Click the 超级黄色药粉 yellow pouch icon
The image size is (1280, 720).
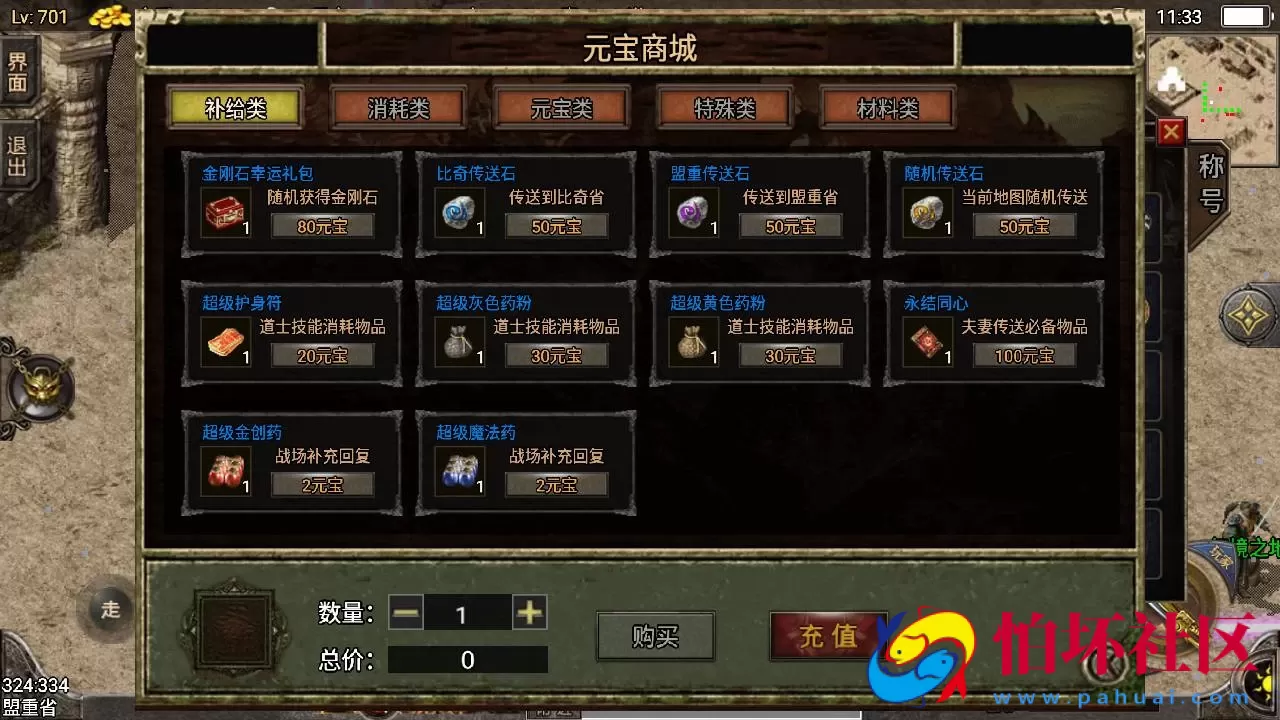[691, 340]
